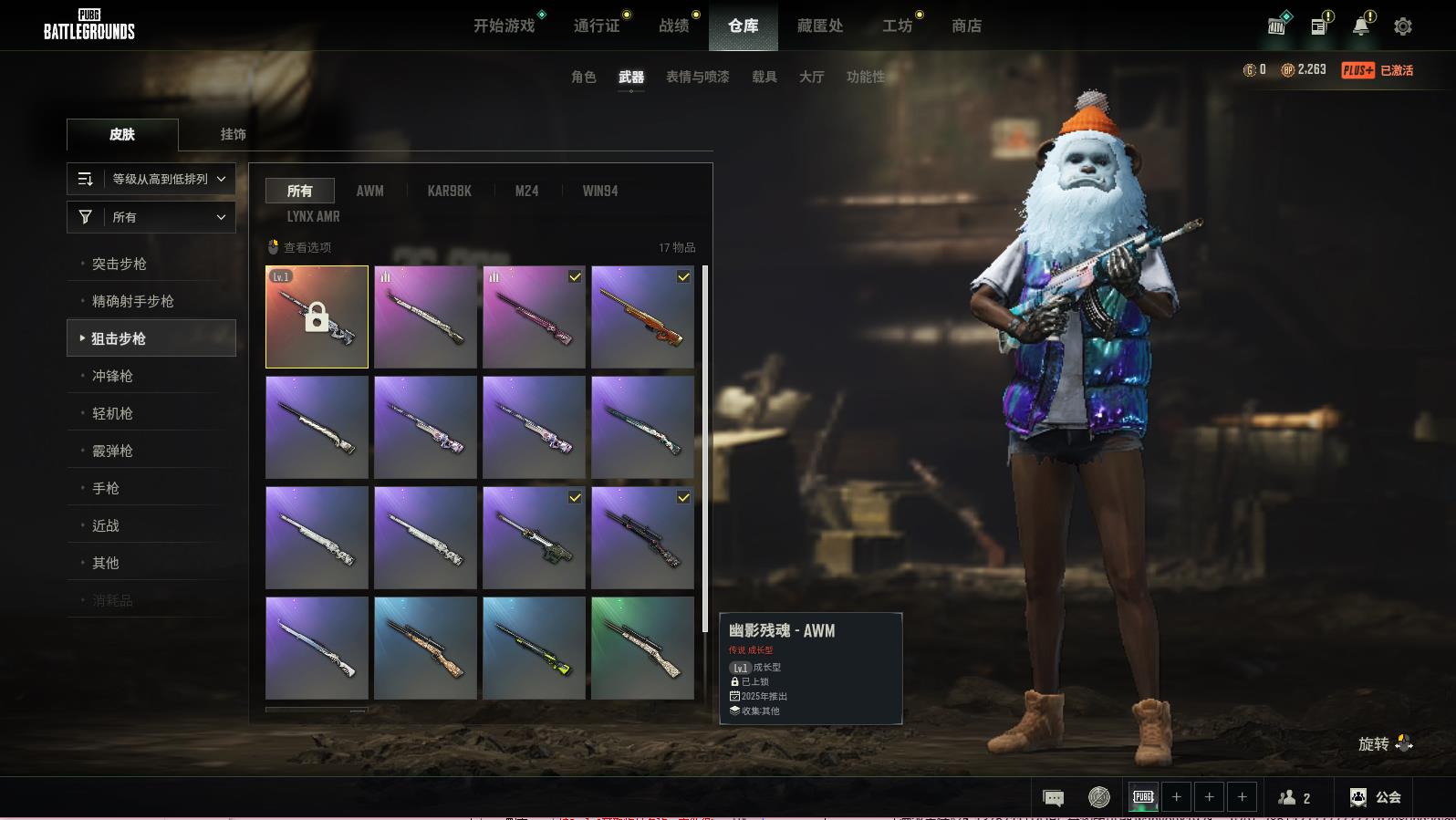
Task: Open the 战绩 (Career) tab
Action: 674,26
